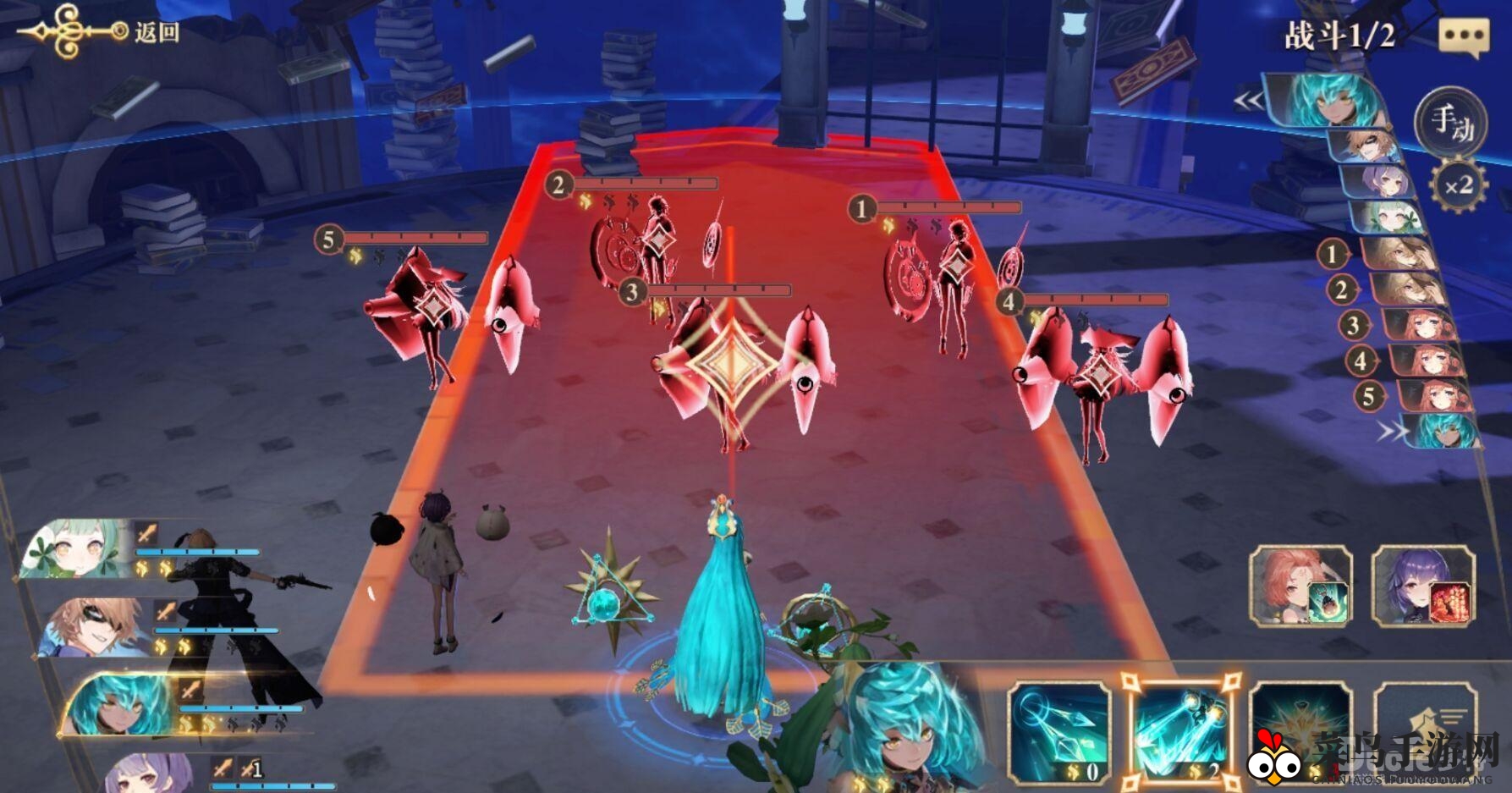
Task: Target the enemy numbered 2 marker
Action: coord(558,184)
